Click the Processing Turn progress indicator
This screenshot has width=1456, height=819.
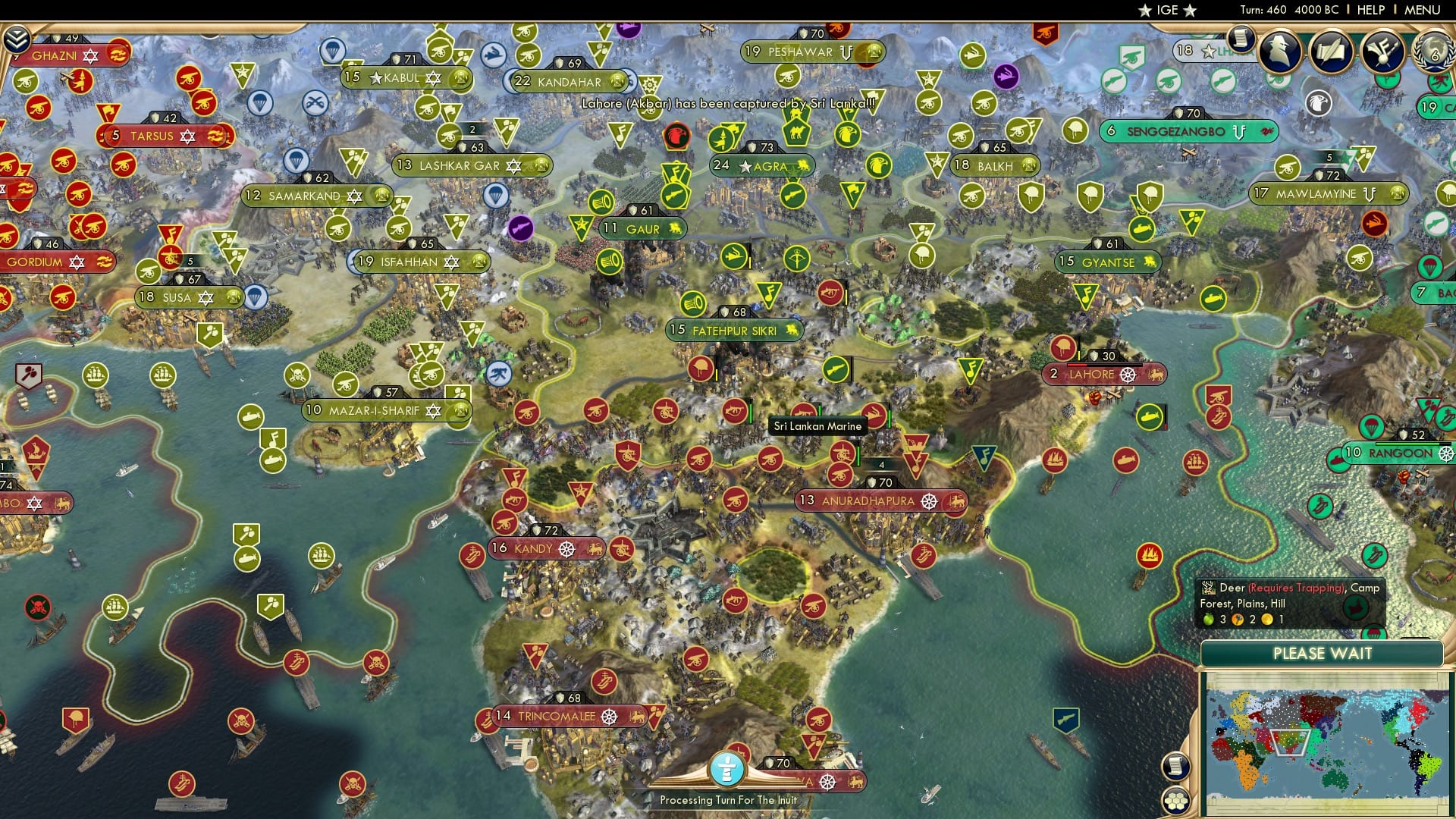click(729, 768)
